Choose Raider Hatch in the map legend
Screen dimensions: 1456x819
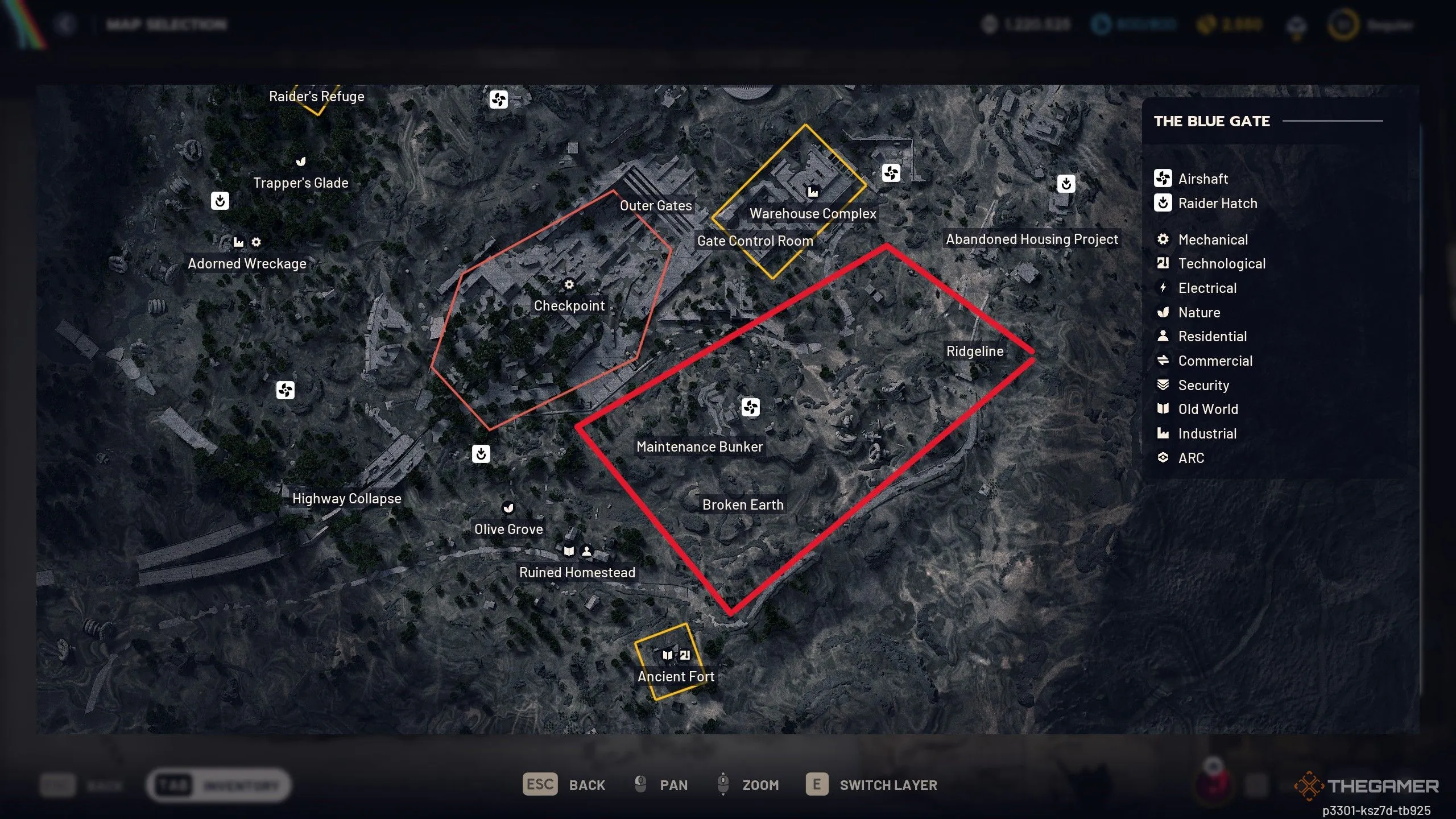click(1217, 203)
